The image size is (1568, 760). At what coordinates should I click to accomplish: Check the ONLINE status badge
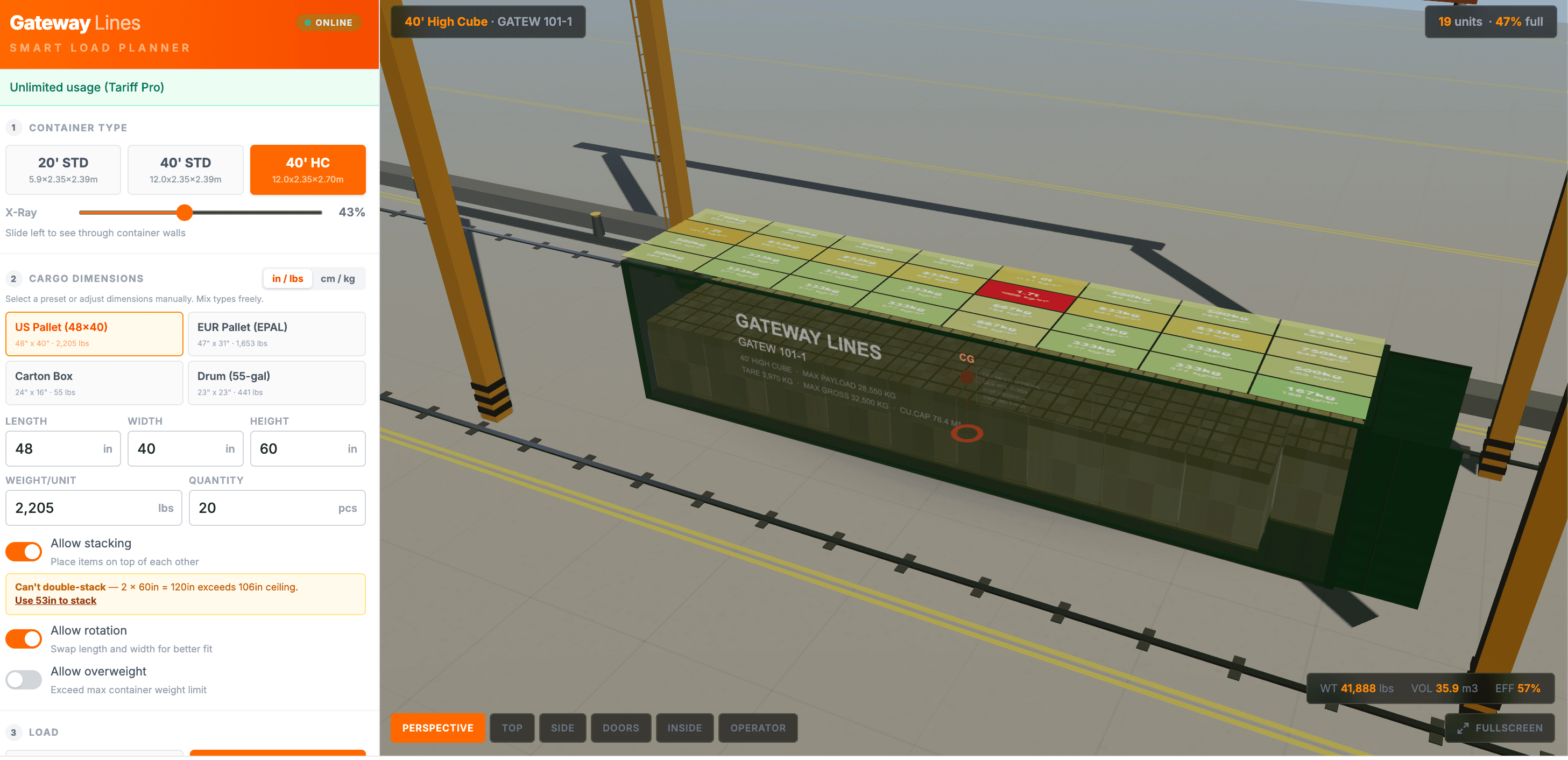tap(328, 23)
